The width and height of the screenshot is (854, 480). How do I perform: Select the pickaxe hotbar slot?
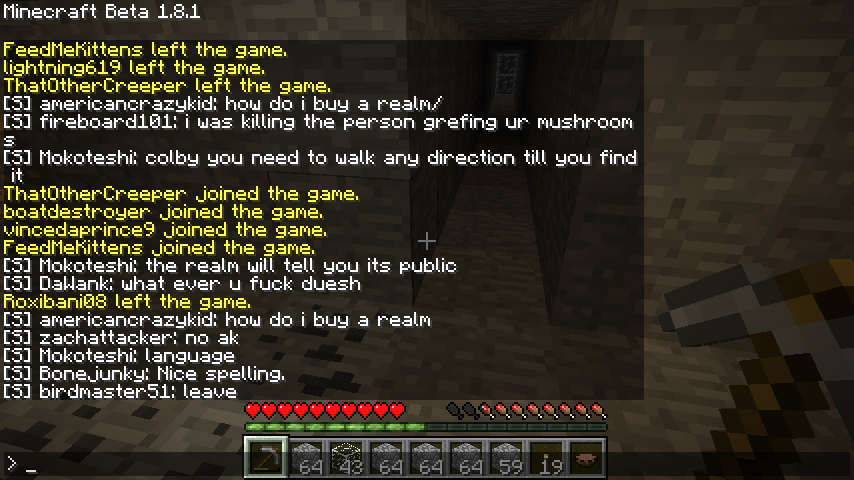[x=265, y=458]
